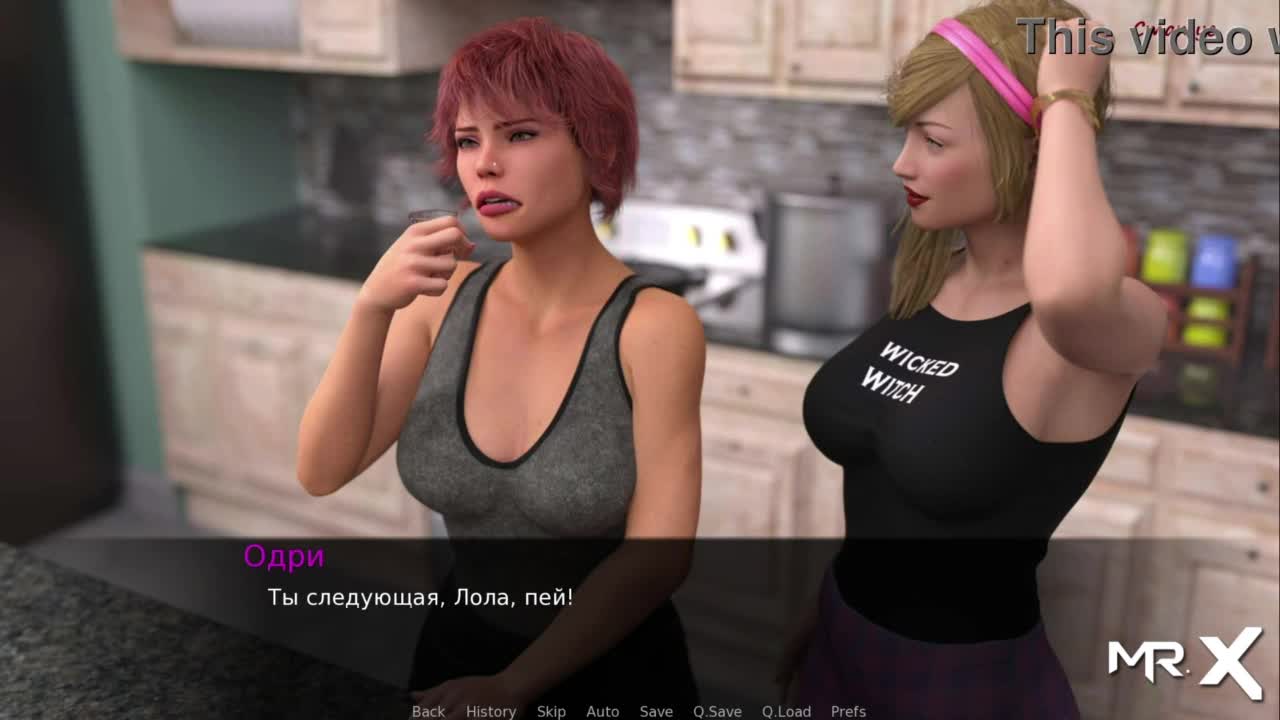Screen dimensions: 1280x720
Task: Toggle Auto dialogue advance
Action: point(603,711)
